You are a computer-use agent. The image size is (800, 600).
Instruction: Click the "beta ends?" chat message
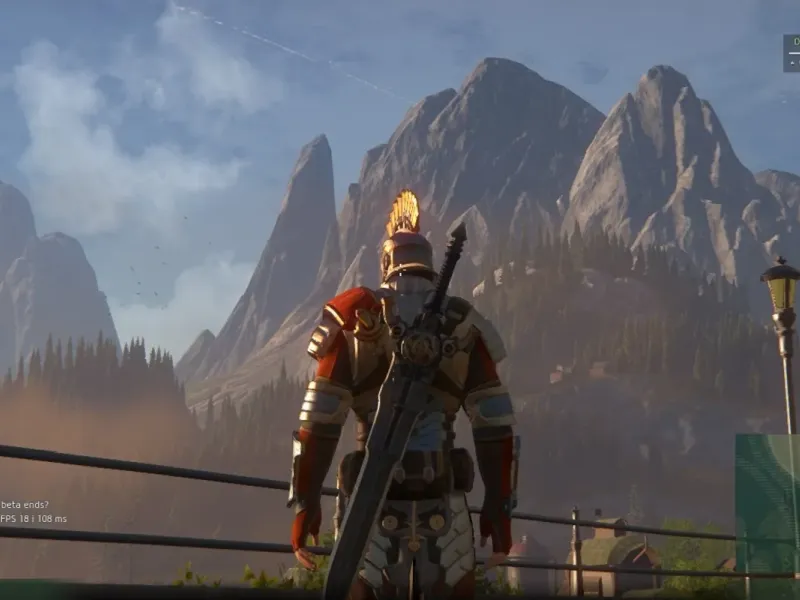point(24,505)
